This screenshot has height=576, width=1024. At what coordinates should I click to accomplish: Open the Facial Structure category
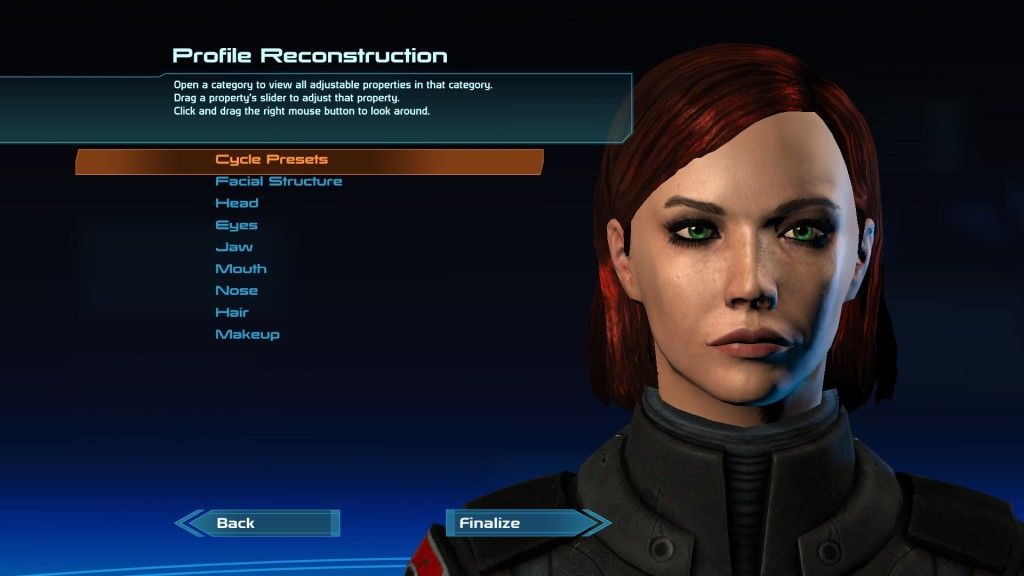279,182
